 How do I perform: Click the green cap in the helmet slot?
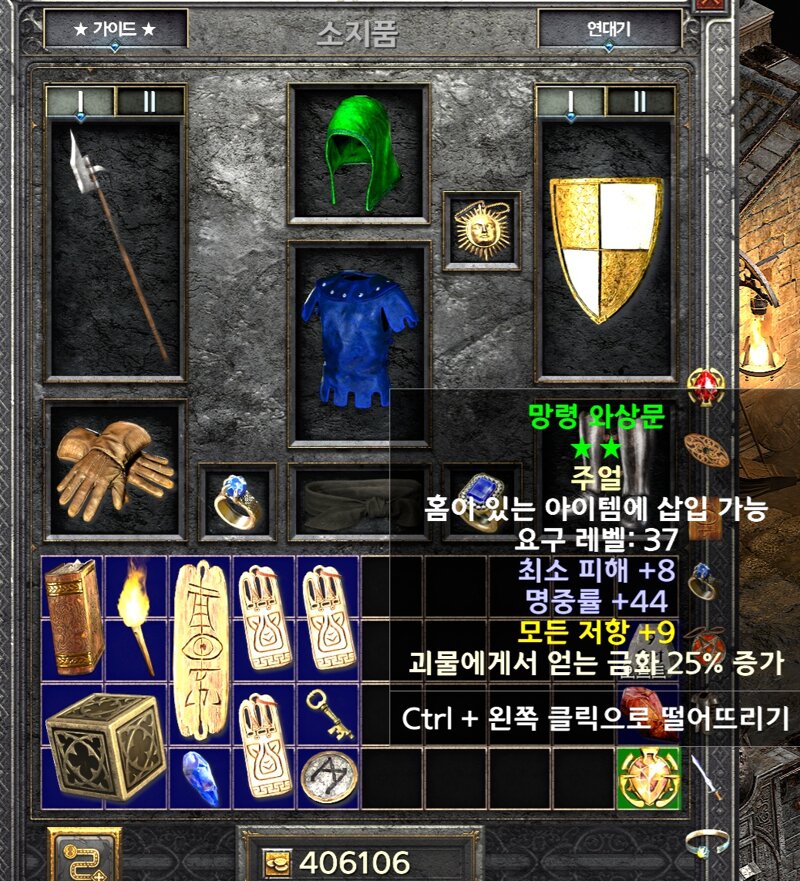pyautogui.click(x=359, y=153)
